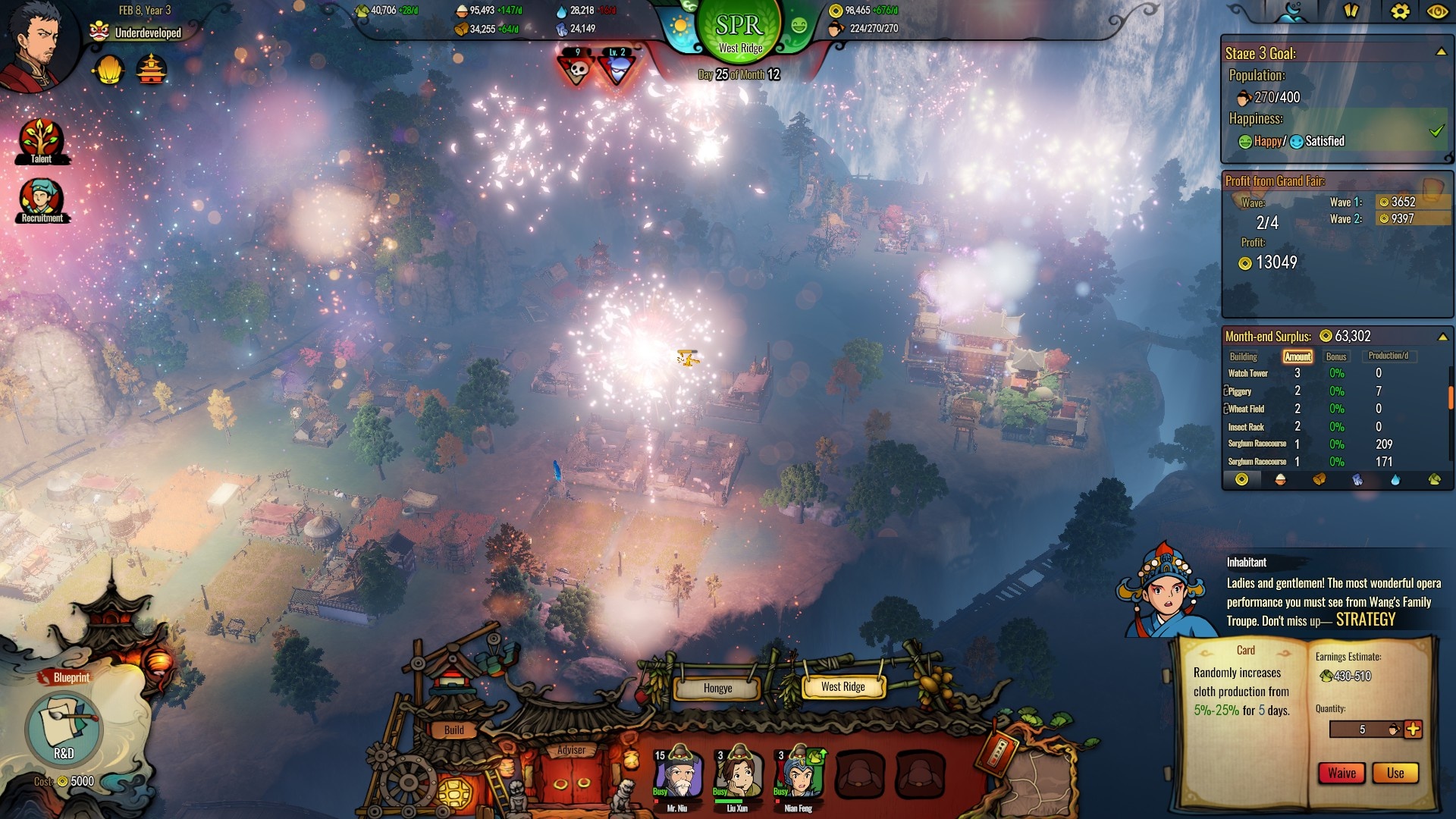Waive the cloth production card
Viewport: 1456px width, 819px height.
click(x=1341, y=773)
